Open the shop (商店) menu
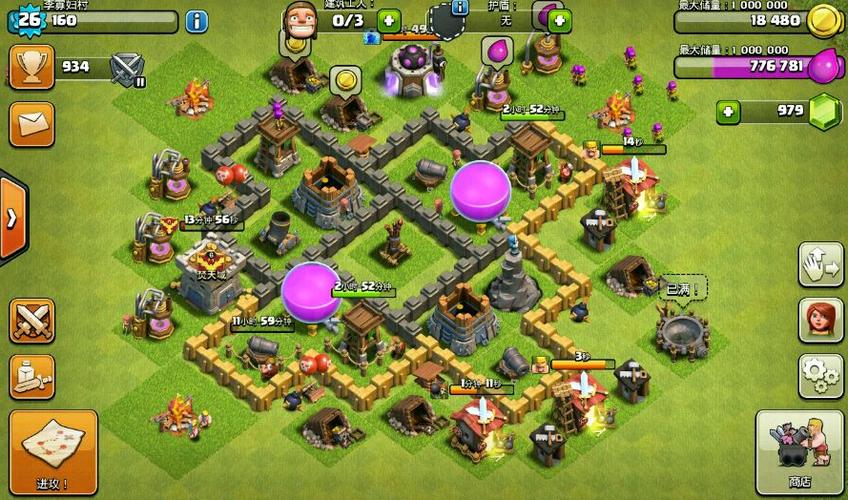The image size is (848, 500). [799, 451]
